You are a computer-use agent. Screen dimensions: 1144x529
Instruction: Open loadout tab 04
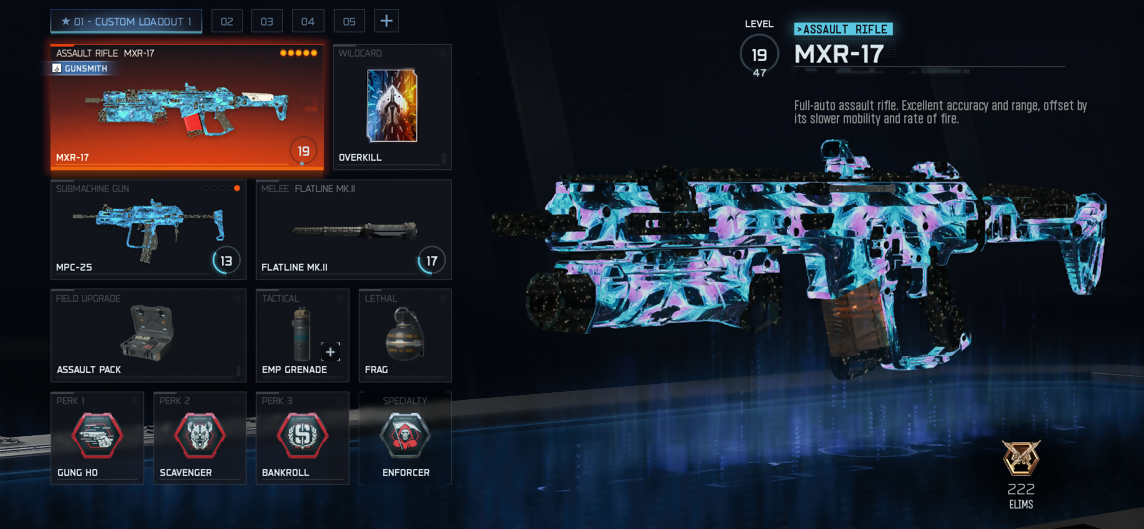click(x=308, y=21)
